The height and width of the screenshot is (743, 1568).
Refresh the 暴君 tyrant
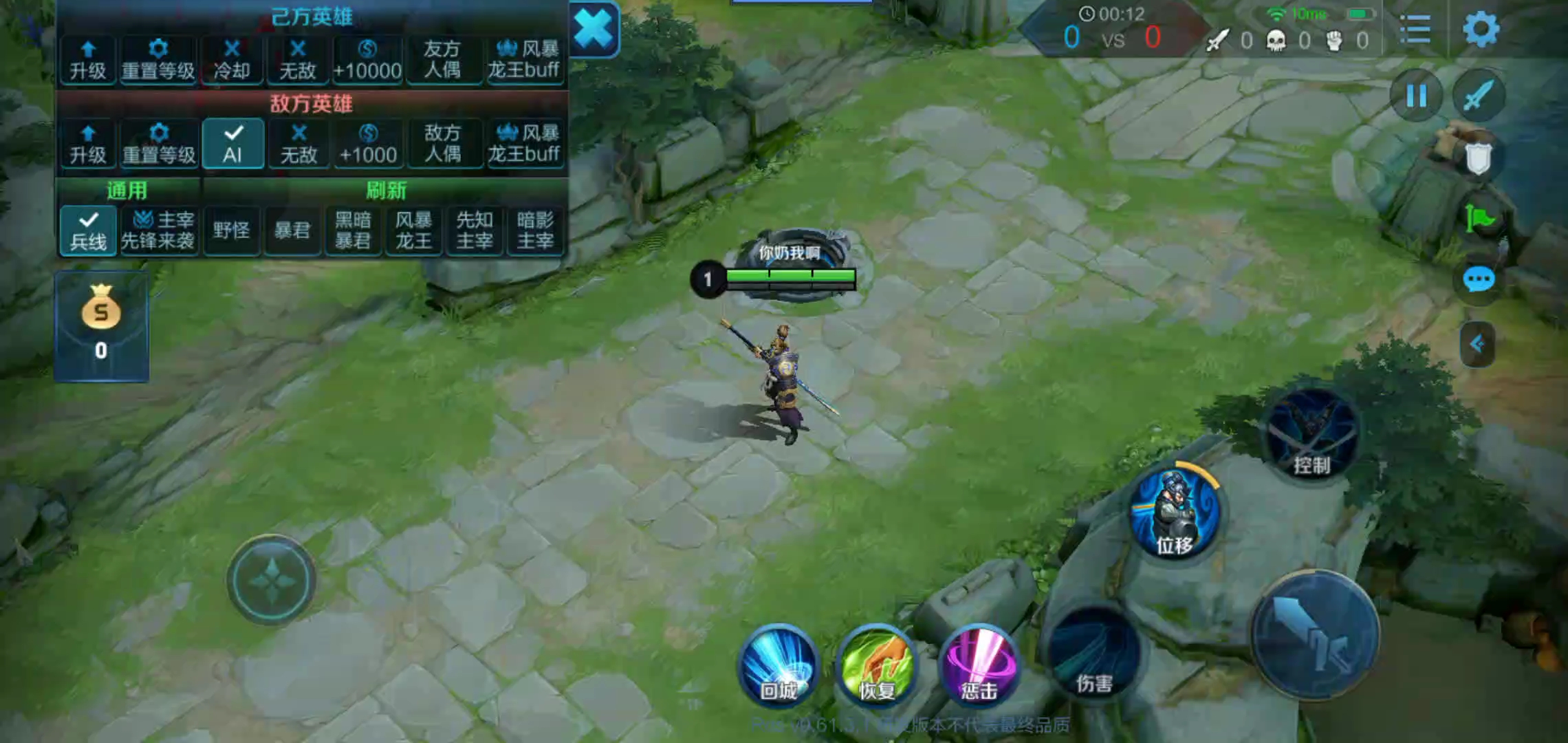(292, 230)
